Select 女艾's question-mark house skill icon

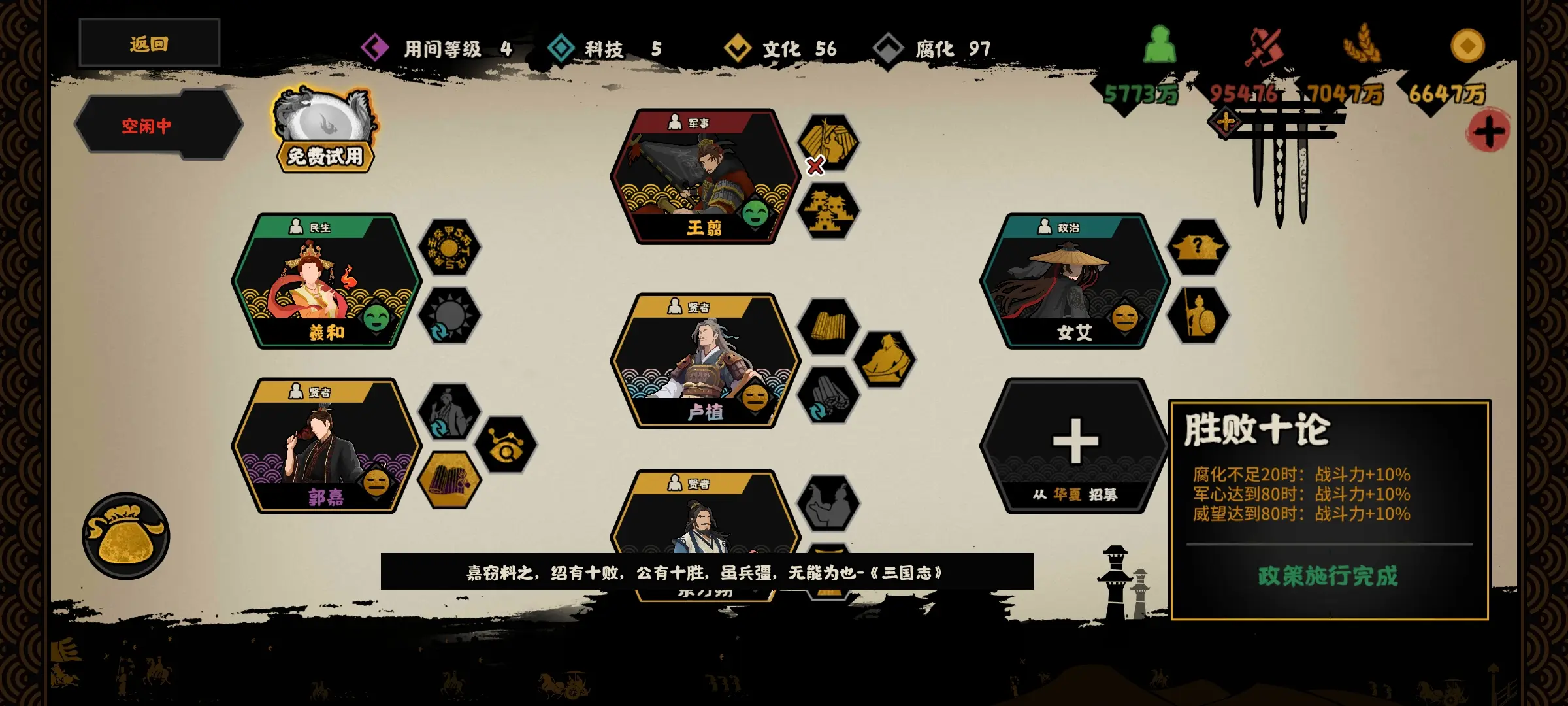point(1198,248)
